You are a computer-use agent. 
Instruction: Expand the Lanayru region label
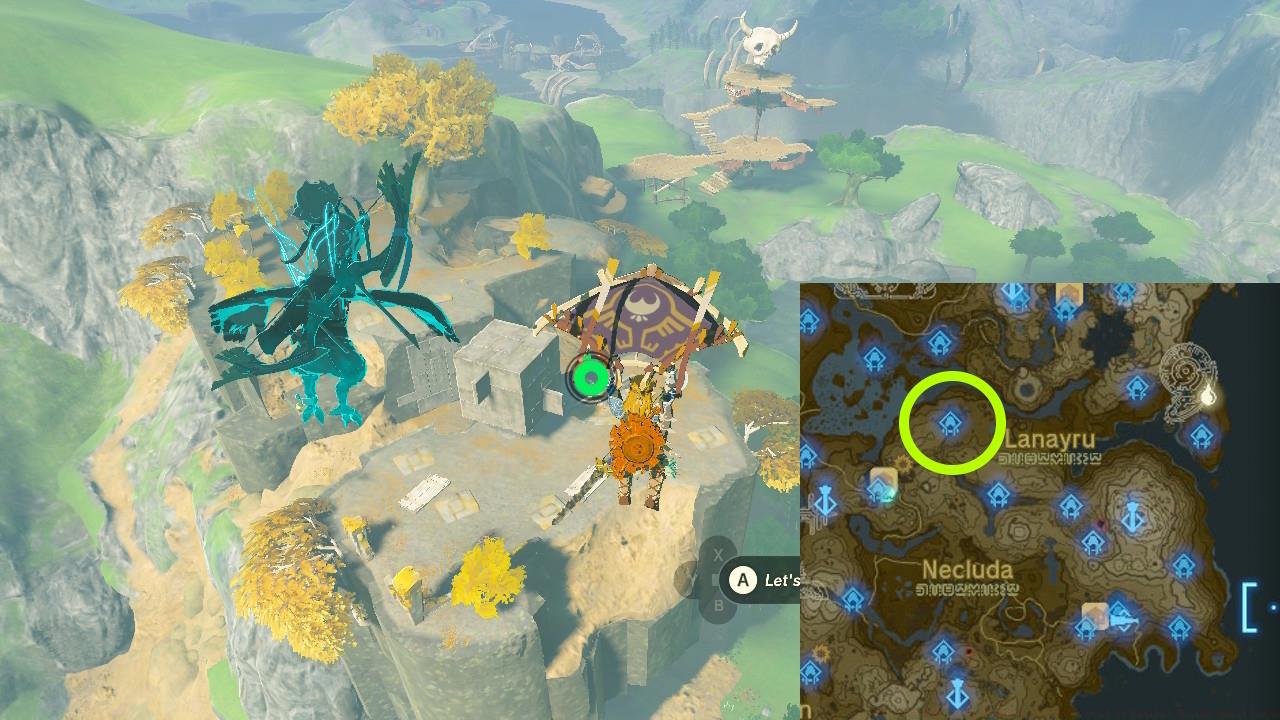pos(1054,438)
